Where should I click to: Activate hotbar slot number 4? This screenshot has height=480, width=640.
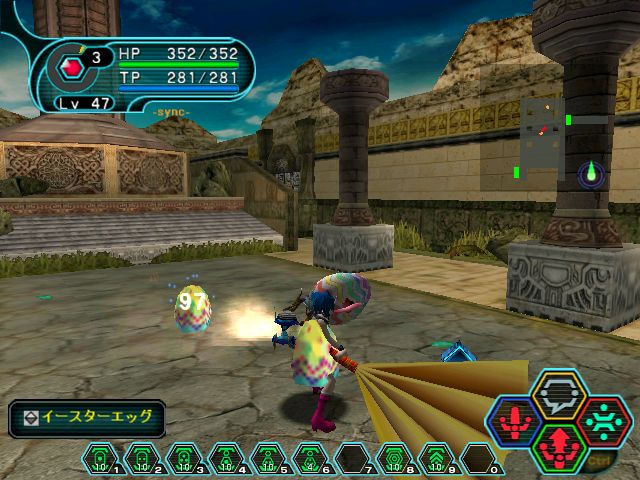(x=225, y=458)
